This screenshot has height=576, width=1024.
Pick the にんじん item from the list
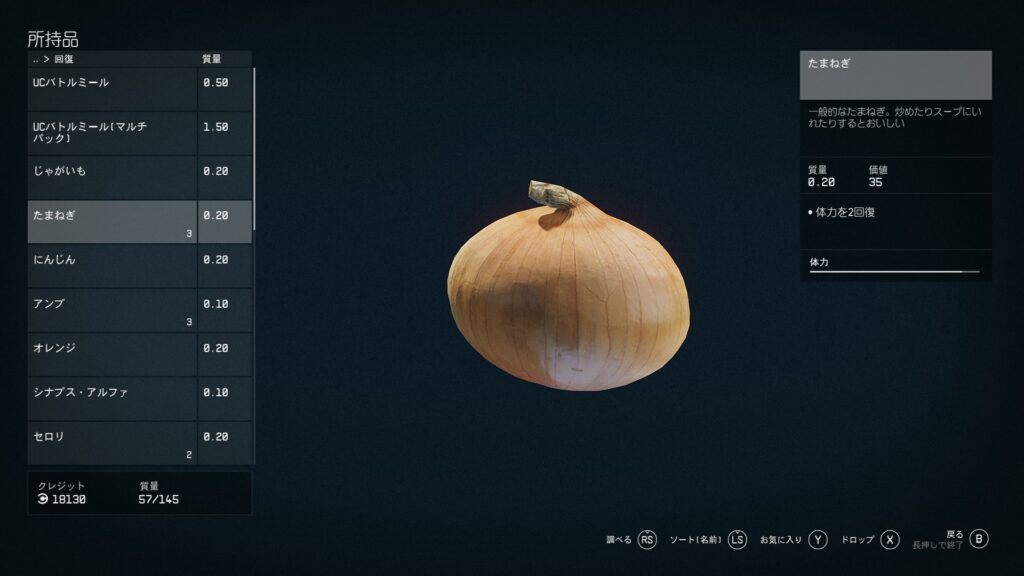(x=112, y=265)
